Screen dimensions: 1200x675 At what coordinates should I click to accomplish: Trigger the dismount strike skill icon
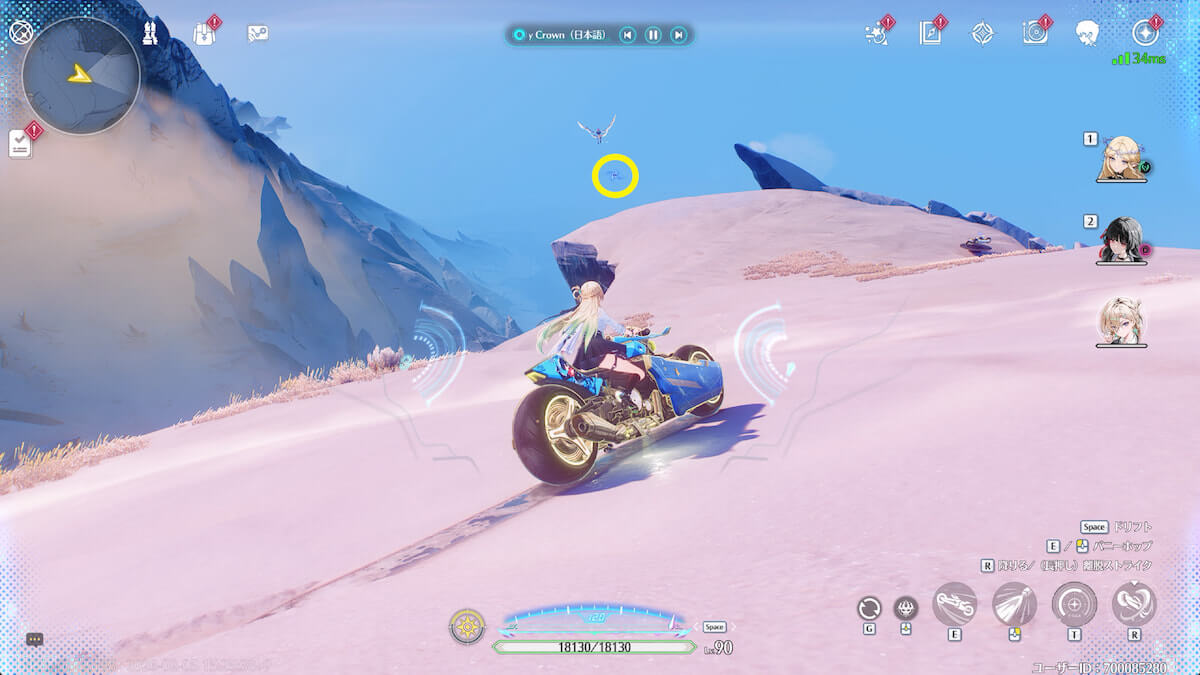(x=1134, y=604)
